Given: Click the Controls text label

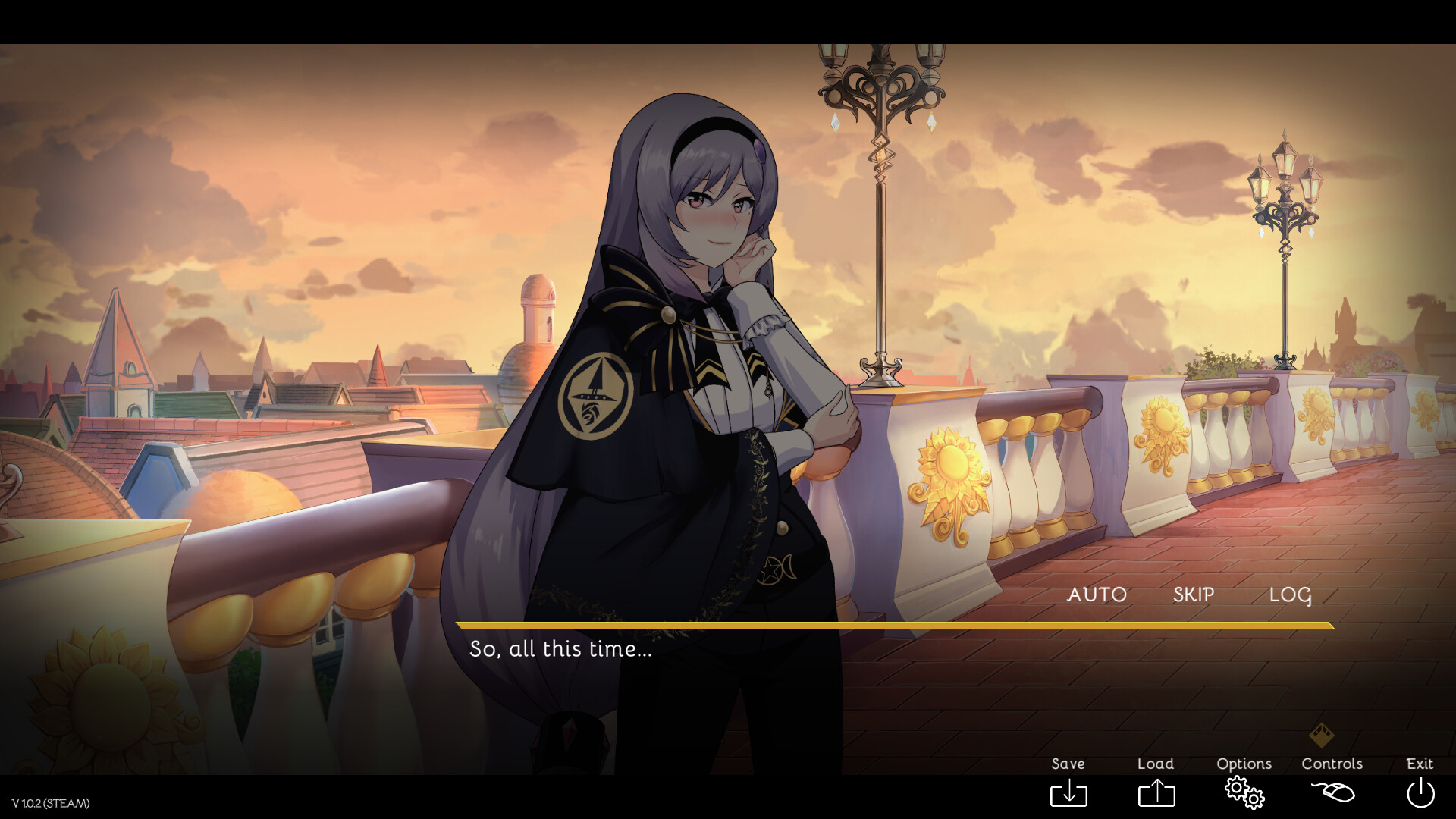Looking at the screenshot, I should (1332, 764).
